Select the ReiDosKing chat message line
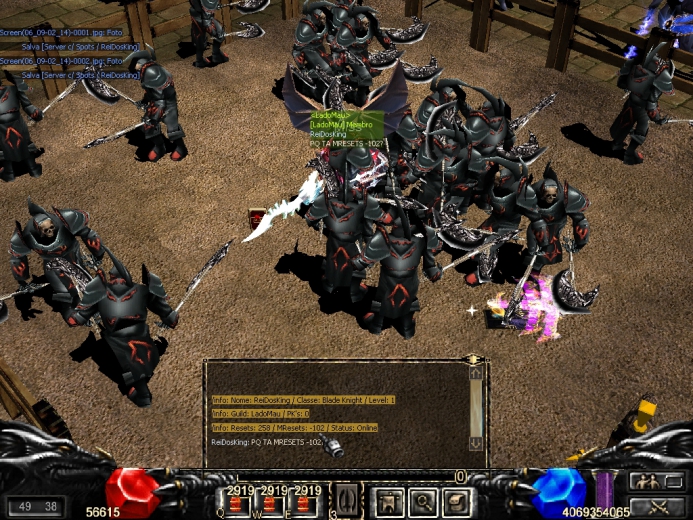 pos(267,441)
